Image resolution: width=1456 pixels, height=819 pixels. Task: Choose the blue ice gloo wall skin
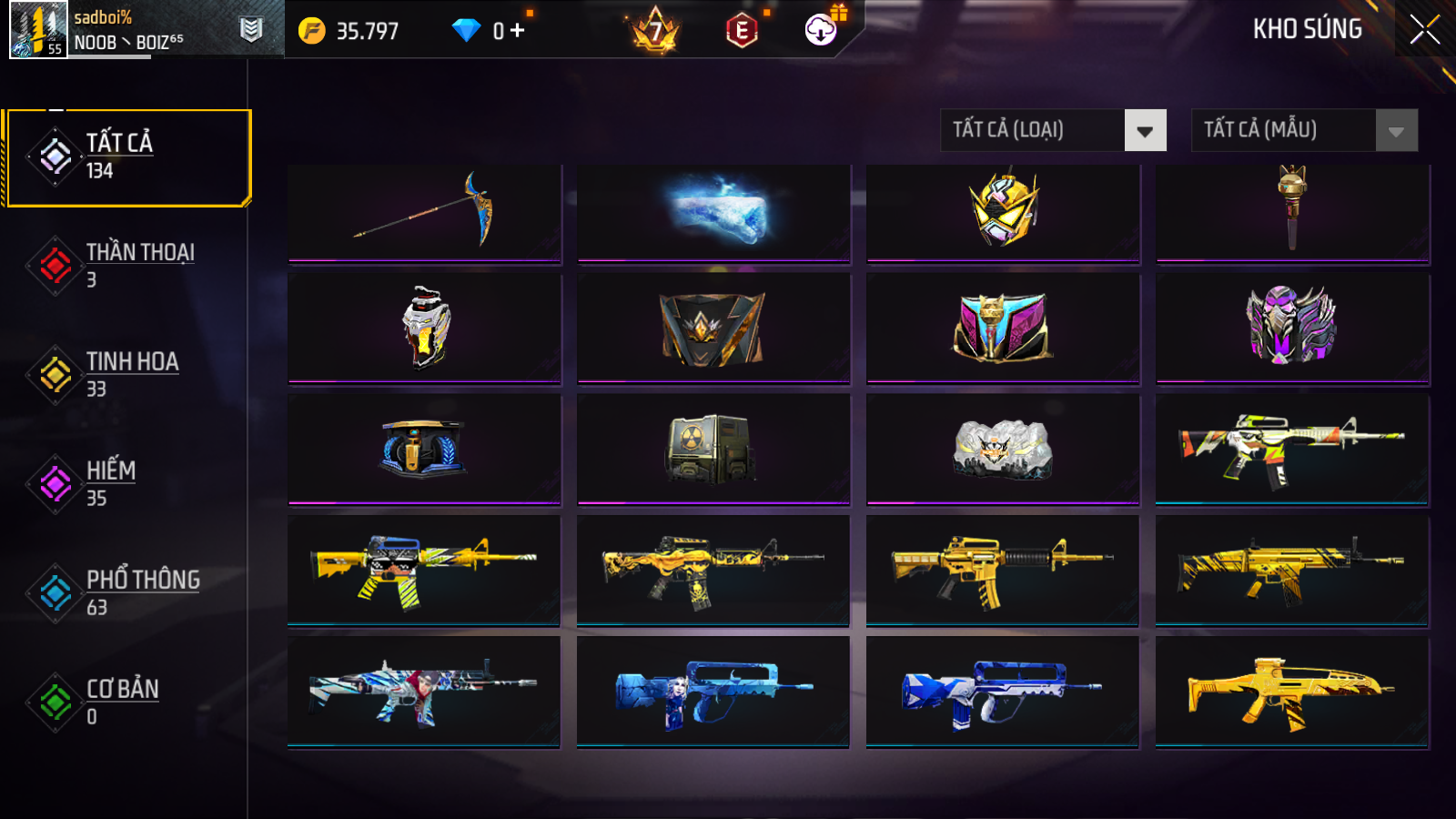[x=713, y=212]
